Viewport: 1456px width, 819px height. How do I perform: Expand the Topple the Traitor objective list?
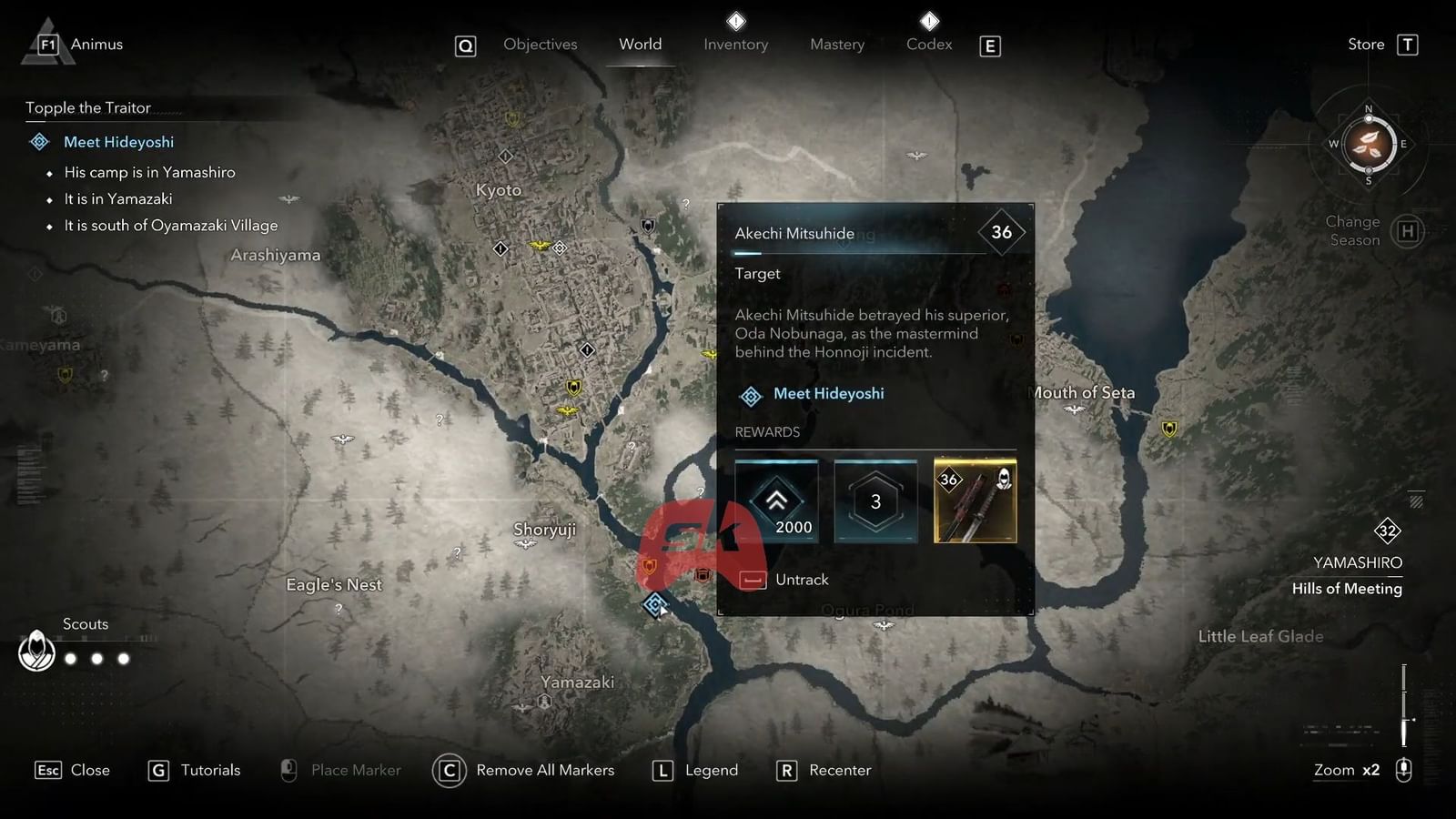(88, 107)
